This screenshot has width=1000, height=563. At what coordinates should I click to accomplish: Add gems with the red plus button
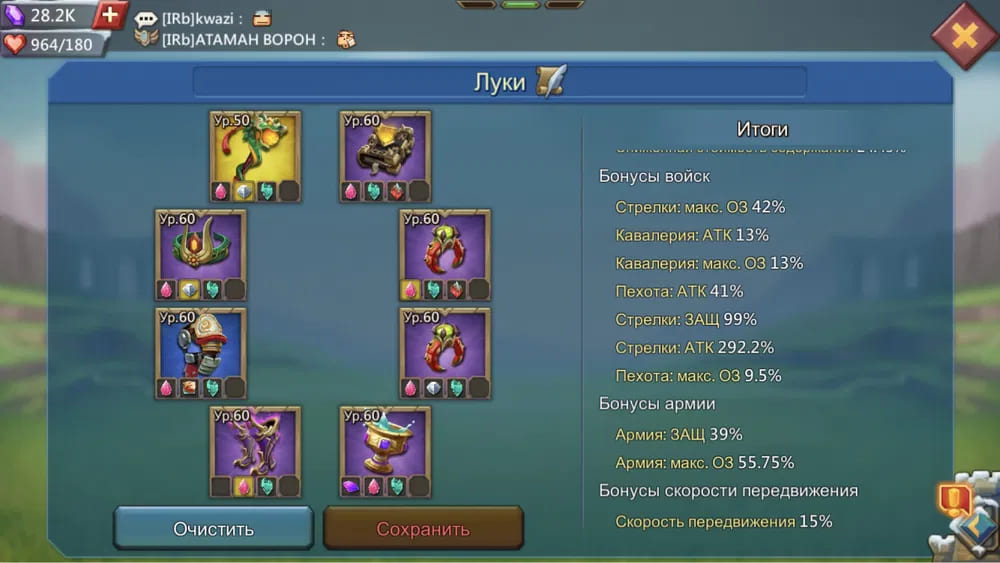coord(110,15)
